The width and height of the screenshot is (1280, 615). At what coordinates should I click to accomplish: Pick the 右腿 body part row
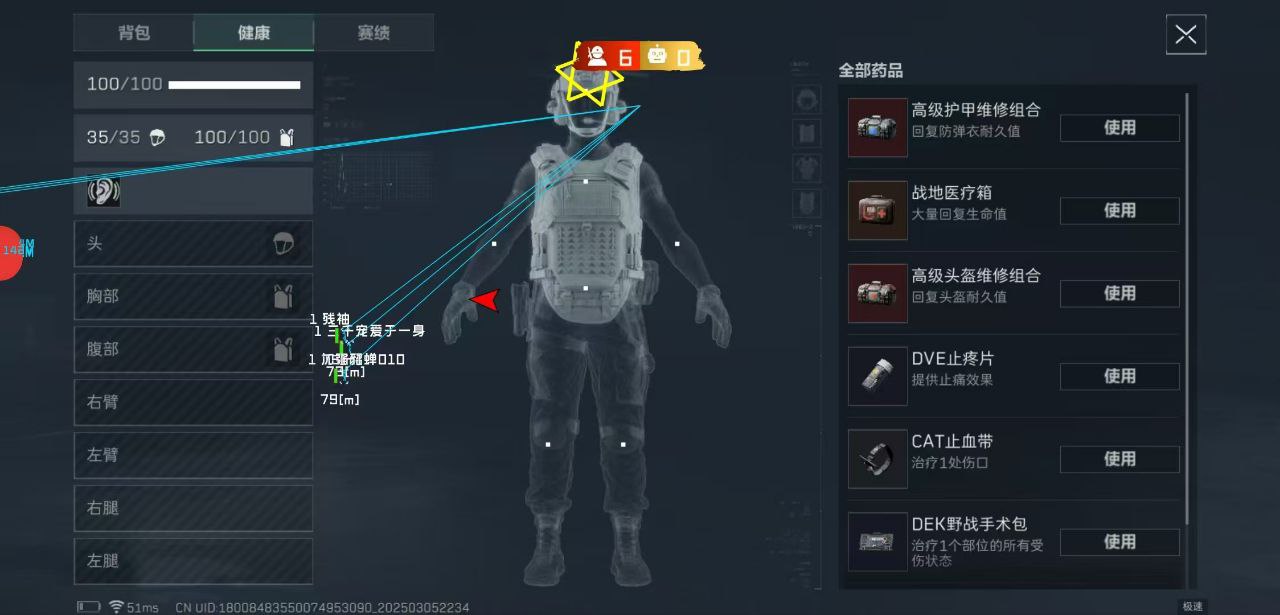click(193, 508)
